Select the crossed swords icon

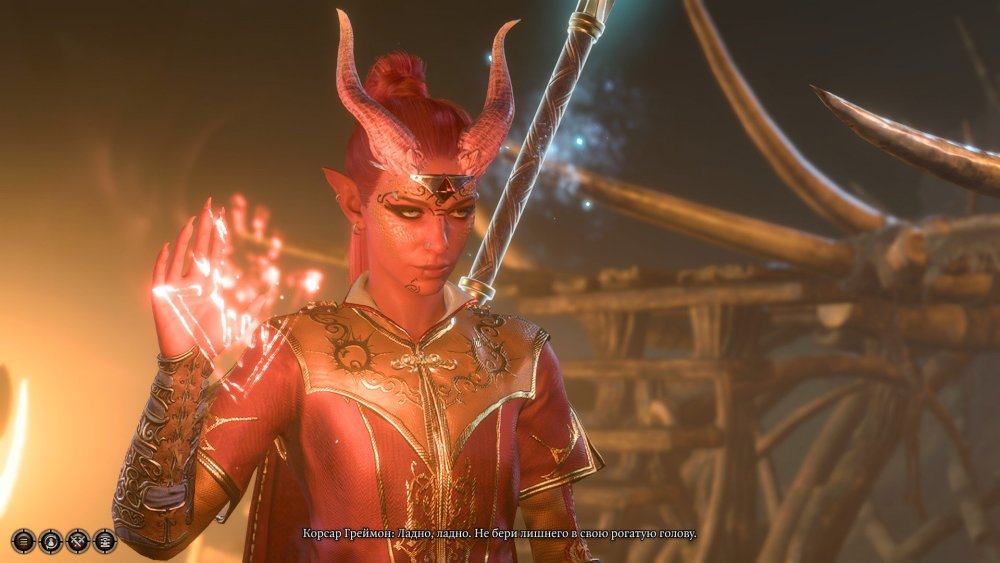coord(77,541)
